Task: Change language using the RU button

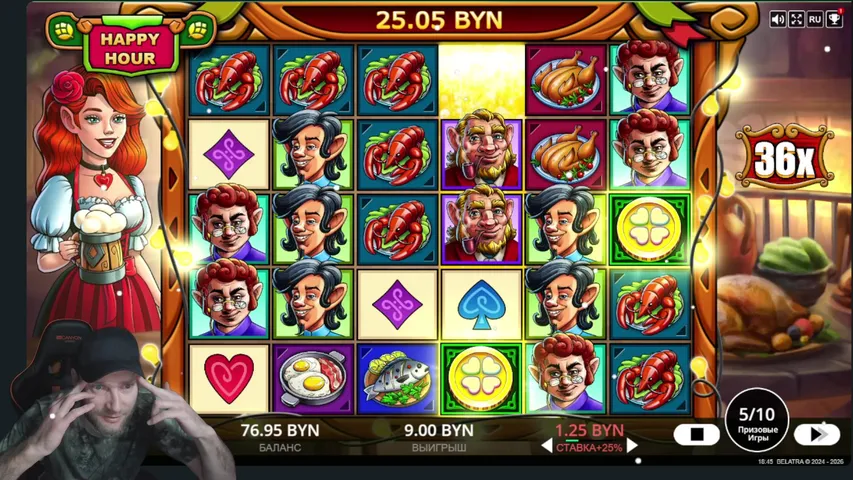Action: pyautogui.click(x=815, y=19)
